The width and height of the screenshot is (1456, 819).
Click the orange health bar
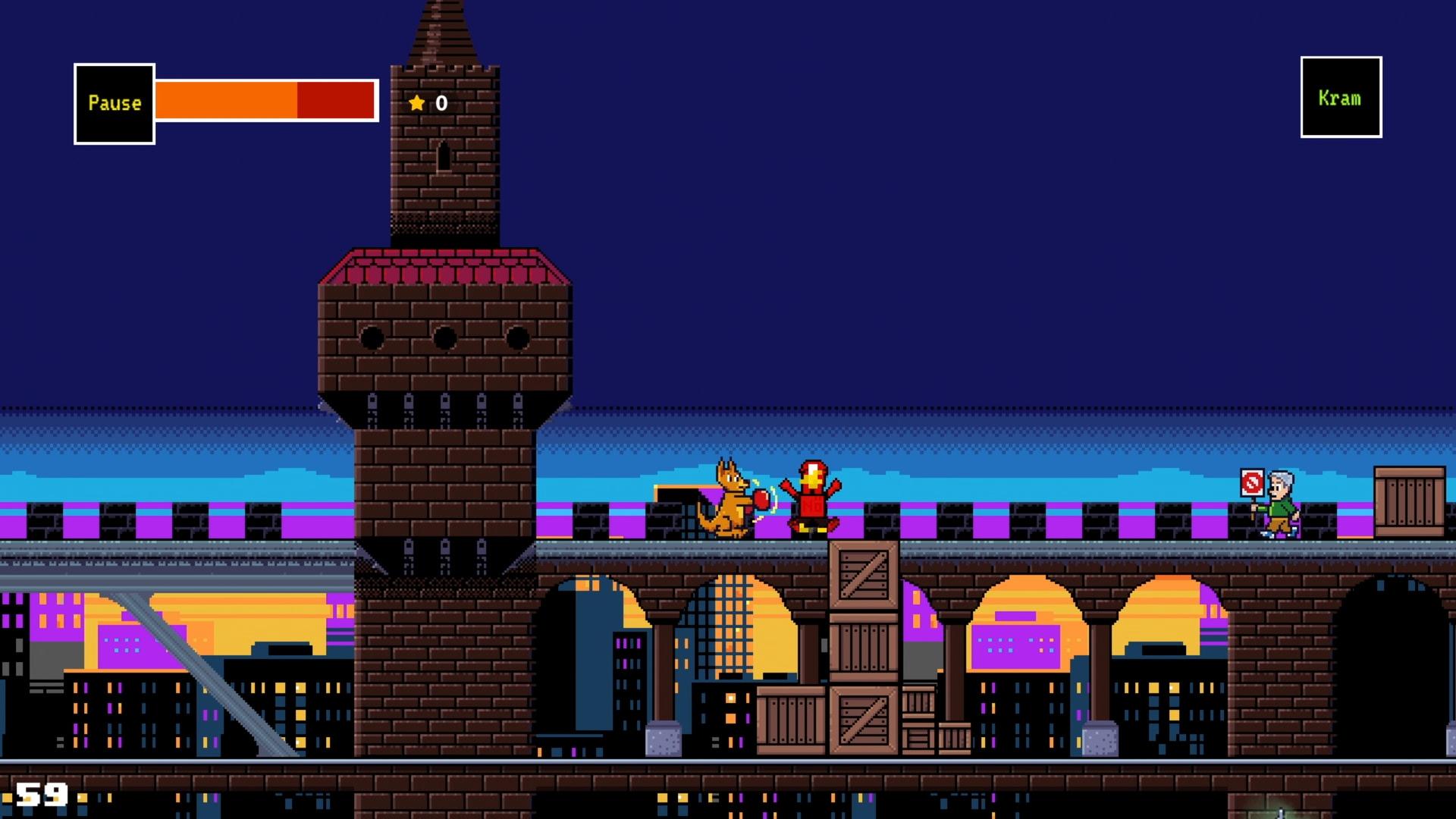tap(227, 101)
